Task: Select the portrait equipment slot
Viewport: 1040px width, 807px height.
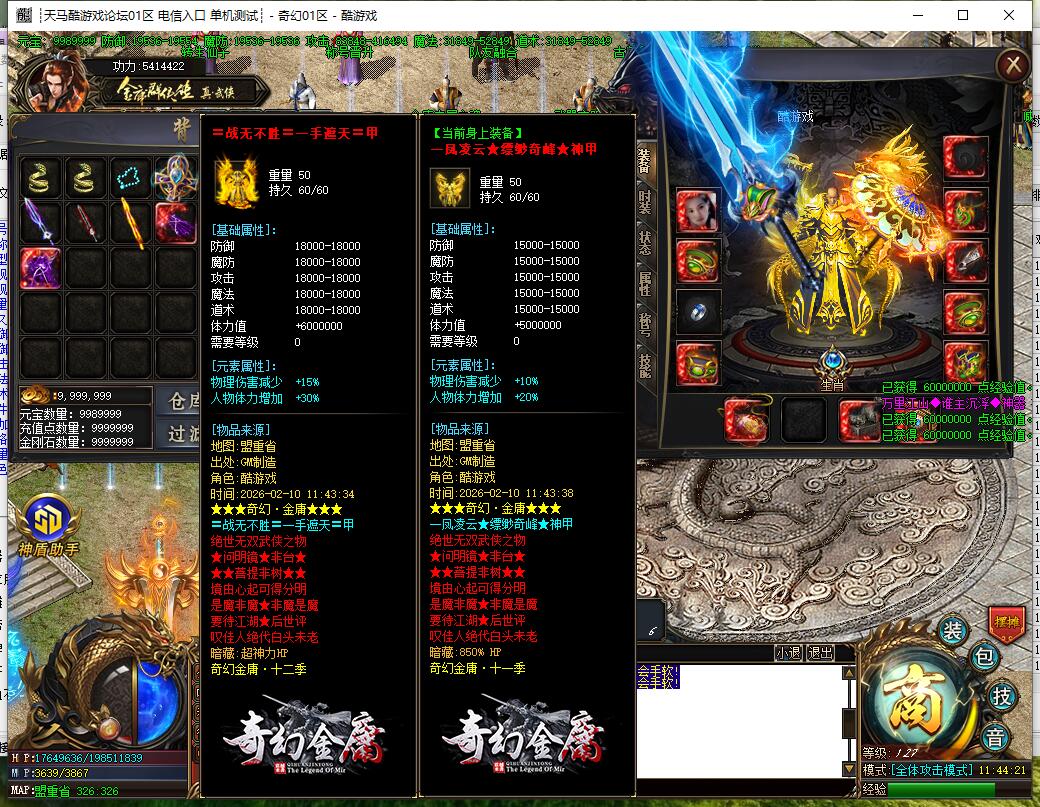Action: [697, 209]
